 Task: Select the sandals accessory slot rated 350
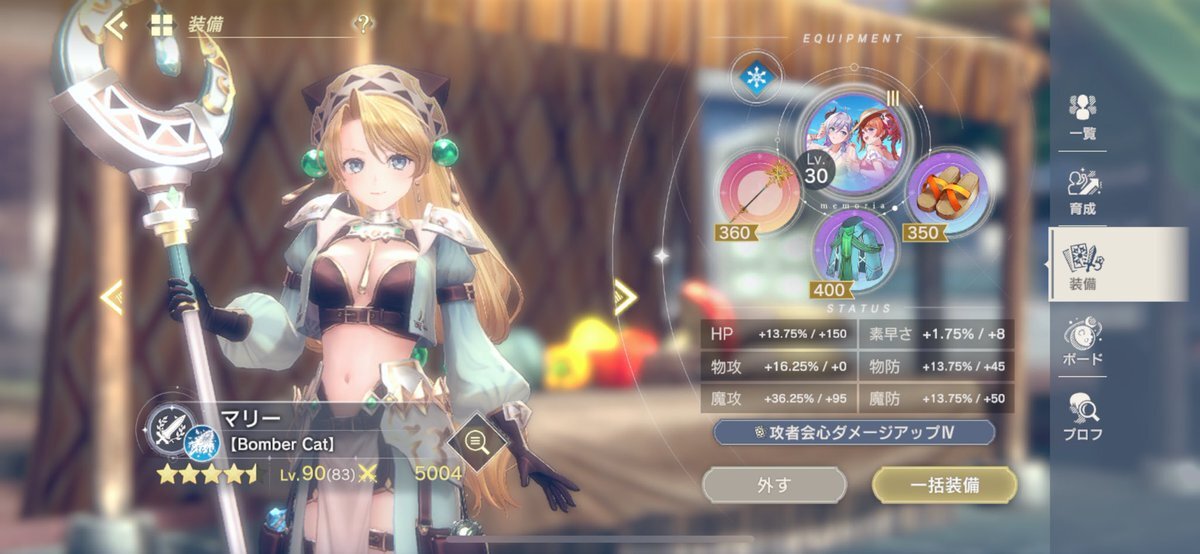point(946,190)
